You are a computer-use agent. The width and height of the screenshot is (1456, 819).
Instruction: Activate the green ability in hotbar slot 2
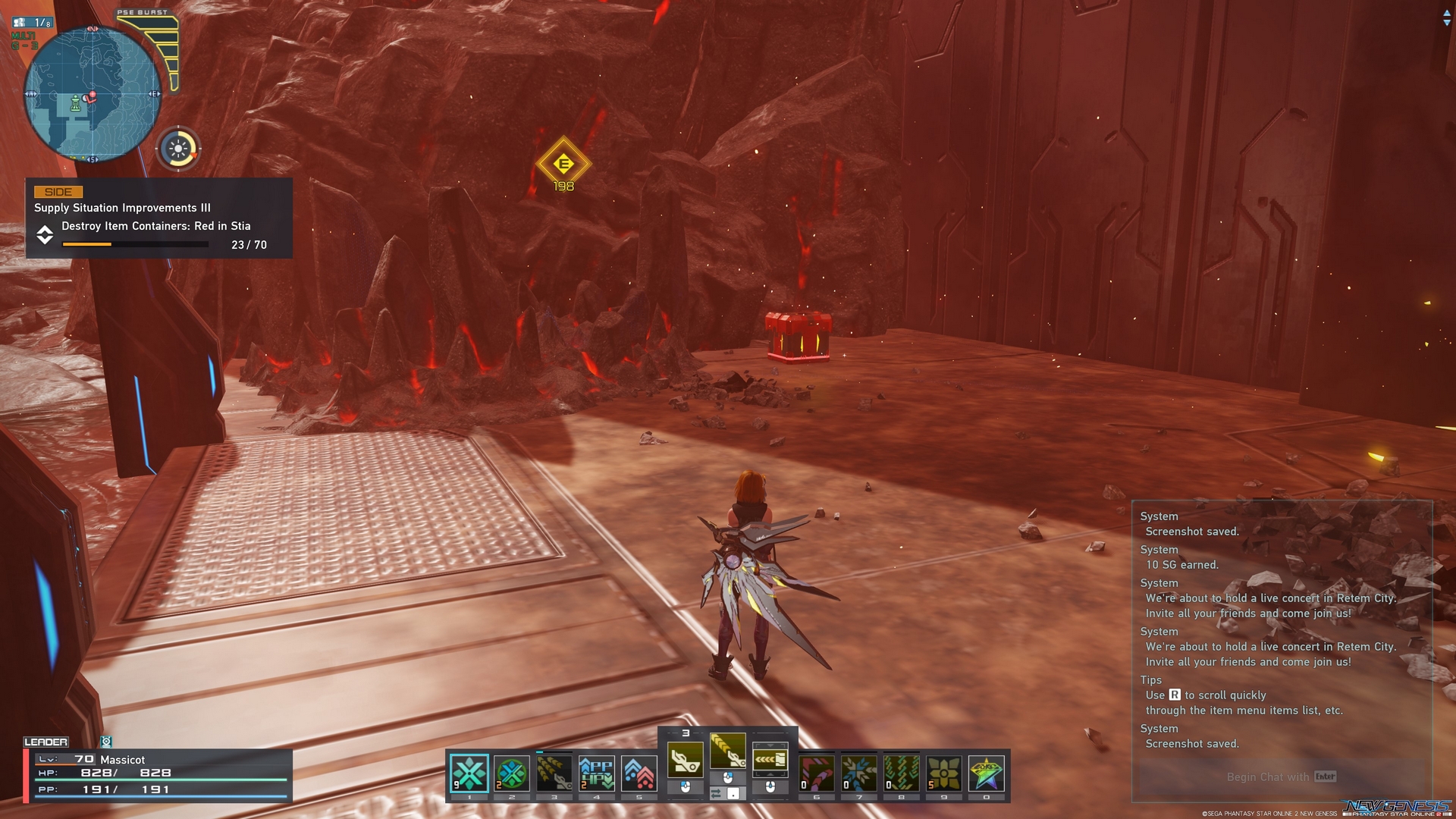[x=511, y=774]
